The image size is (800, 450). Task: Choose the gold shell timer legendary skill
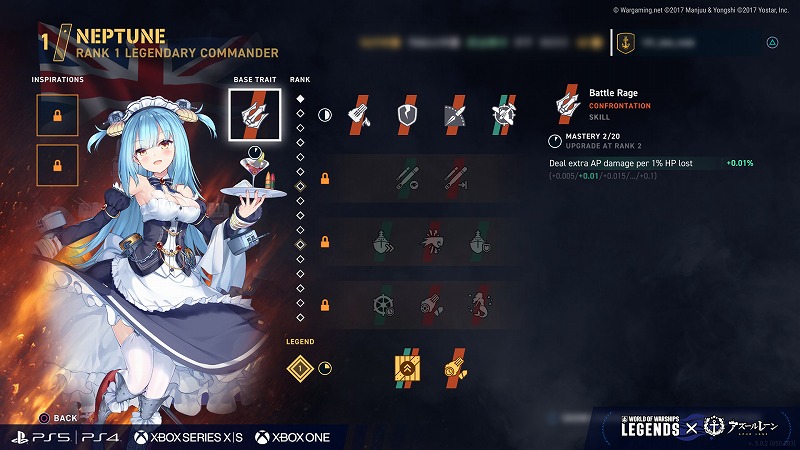[x=456, y=368]
